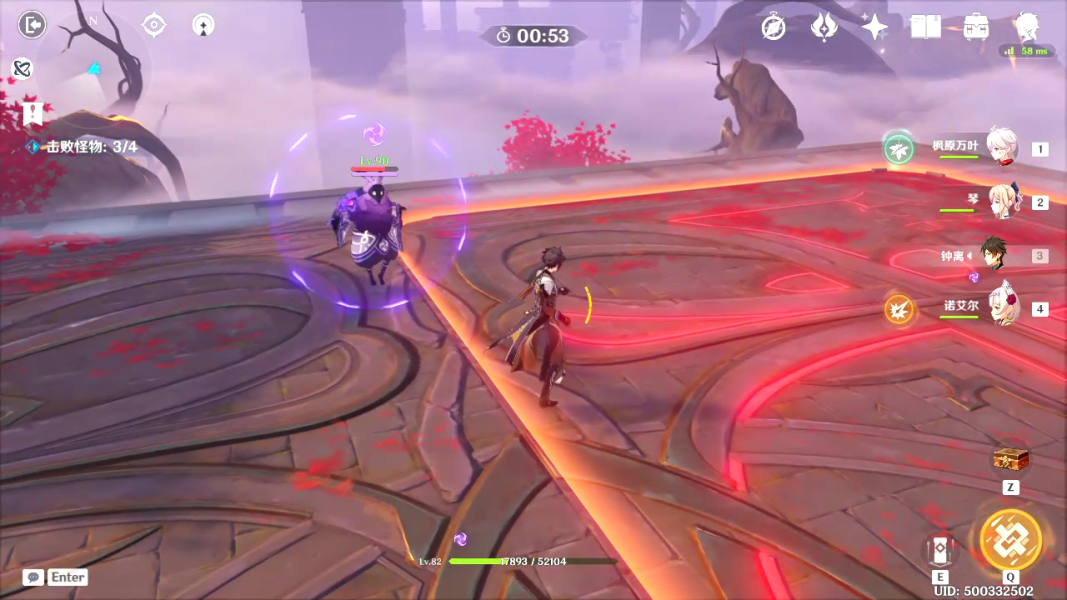Click the crosshair target icon beside the minimap
1067x600 pixels.
tap(154, 24)
